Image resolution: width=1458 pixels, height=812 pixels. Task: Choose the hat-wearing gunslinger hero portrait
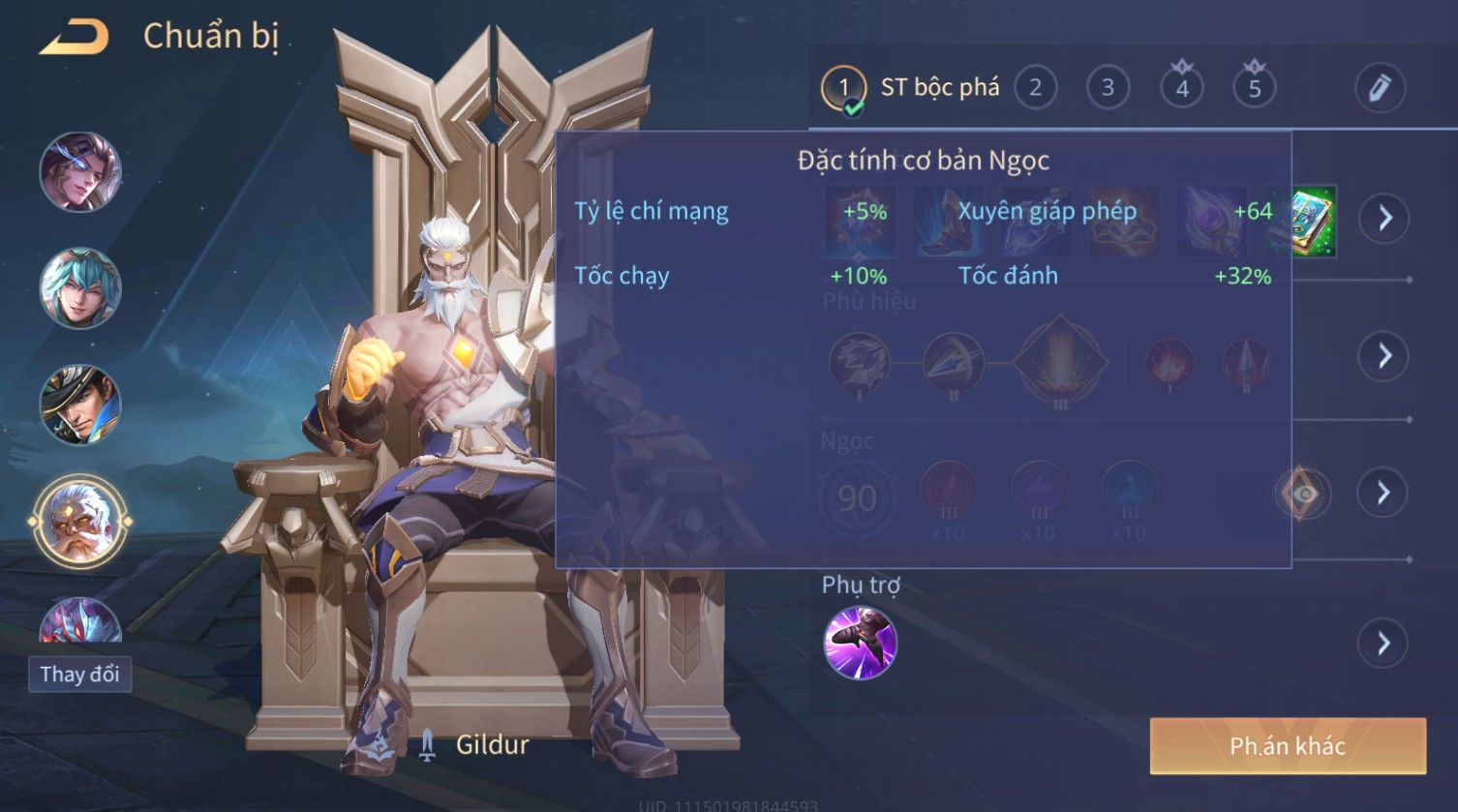pos(80,405)
